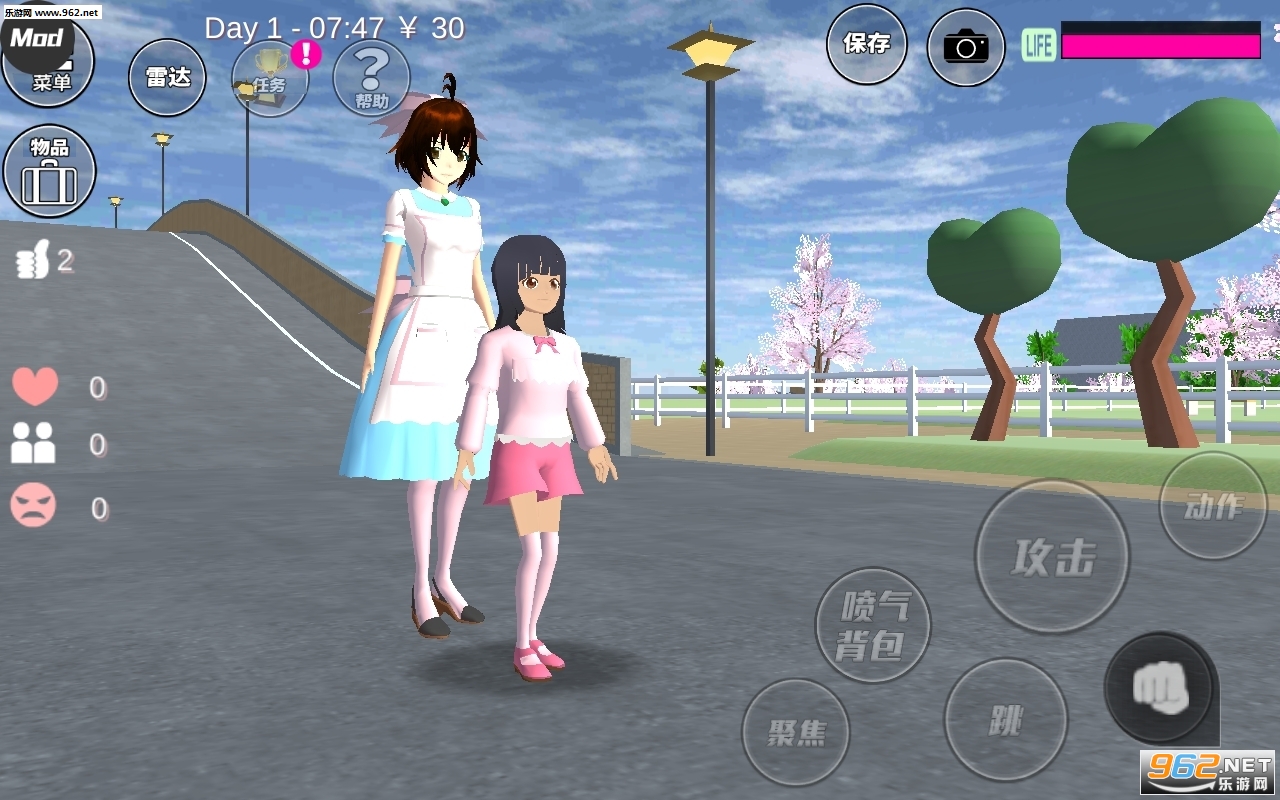Show the 帮助 help question mark

[371, 78]
